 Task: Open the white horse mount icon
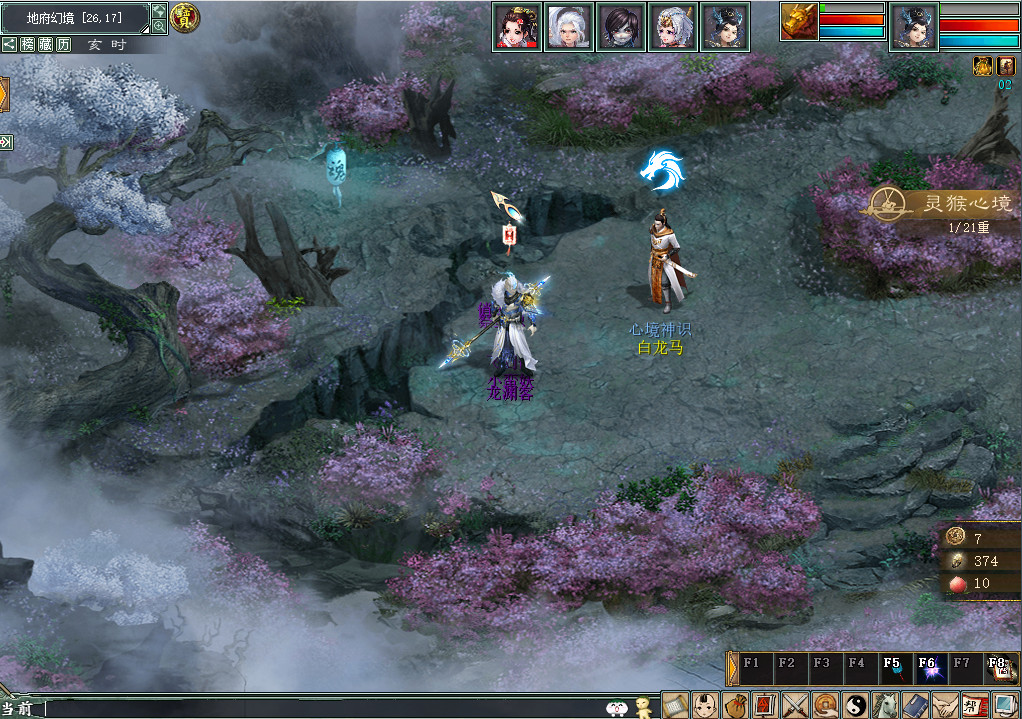(x=884, y=704)
